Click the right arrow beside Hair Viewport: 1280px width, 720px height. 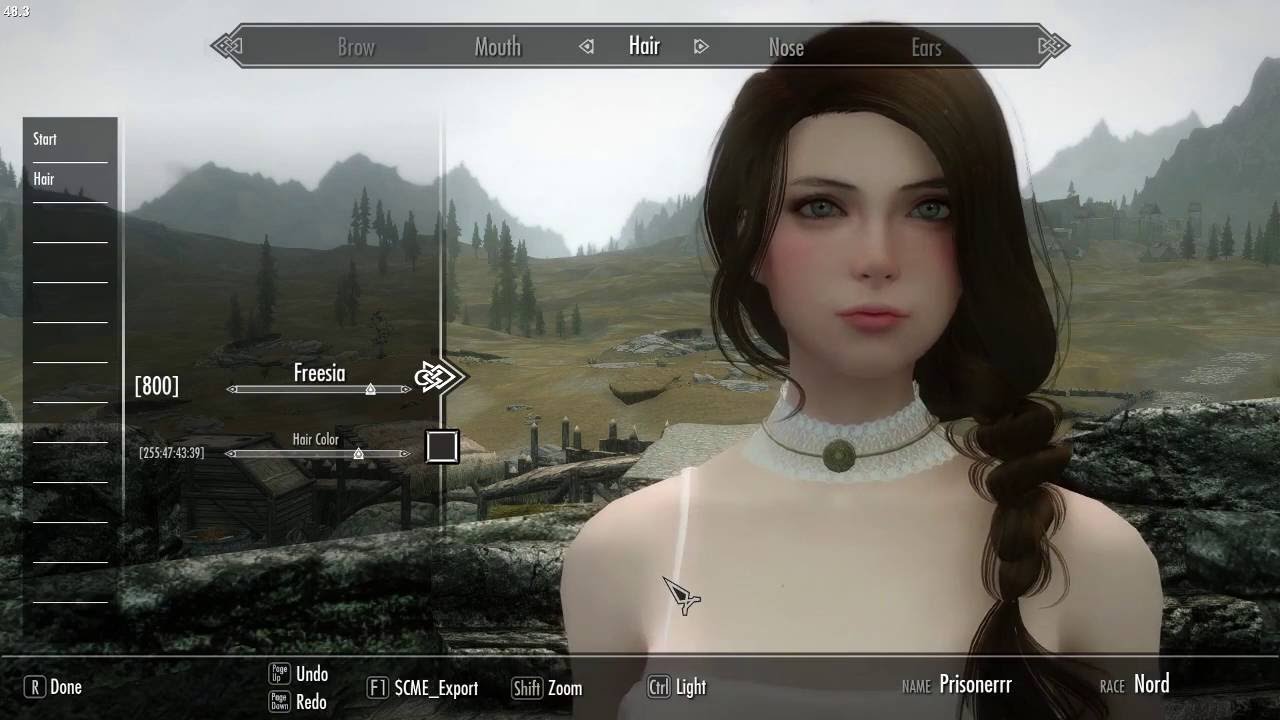point(701,46)
